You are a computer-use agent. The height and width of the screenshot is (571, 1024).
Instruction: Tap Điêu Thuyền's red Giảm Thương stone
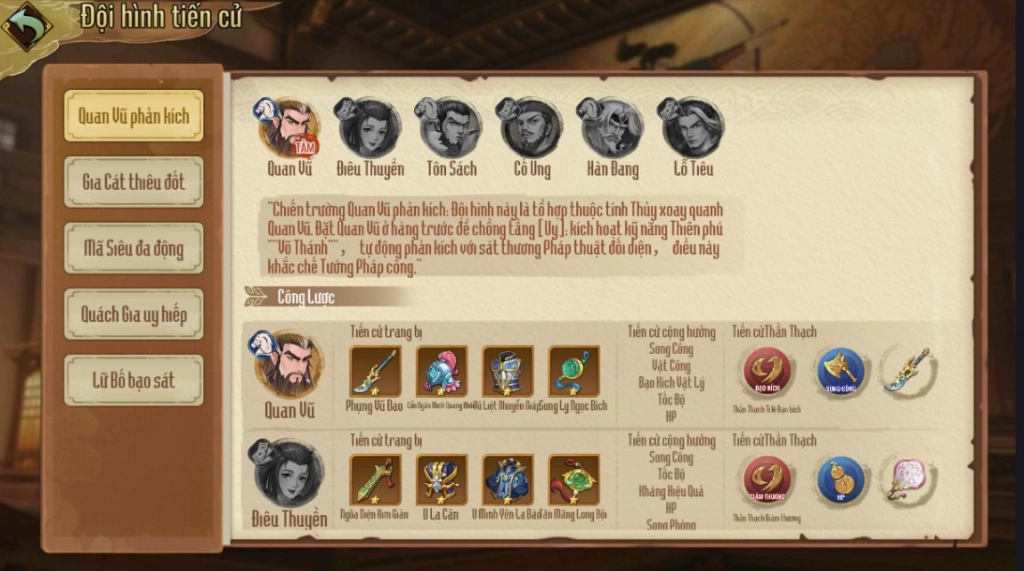click(x=767, y=480)
